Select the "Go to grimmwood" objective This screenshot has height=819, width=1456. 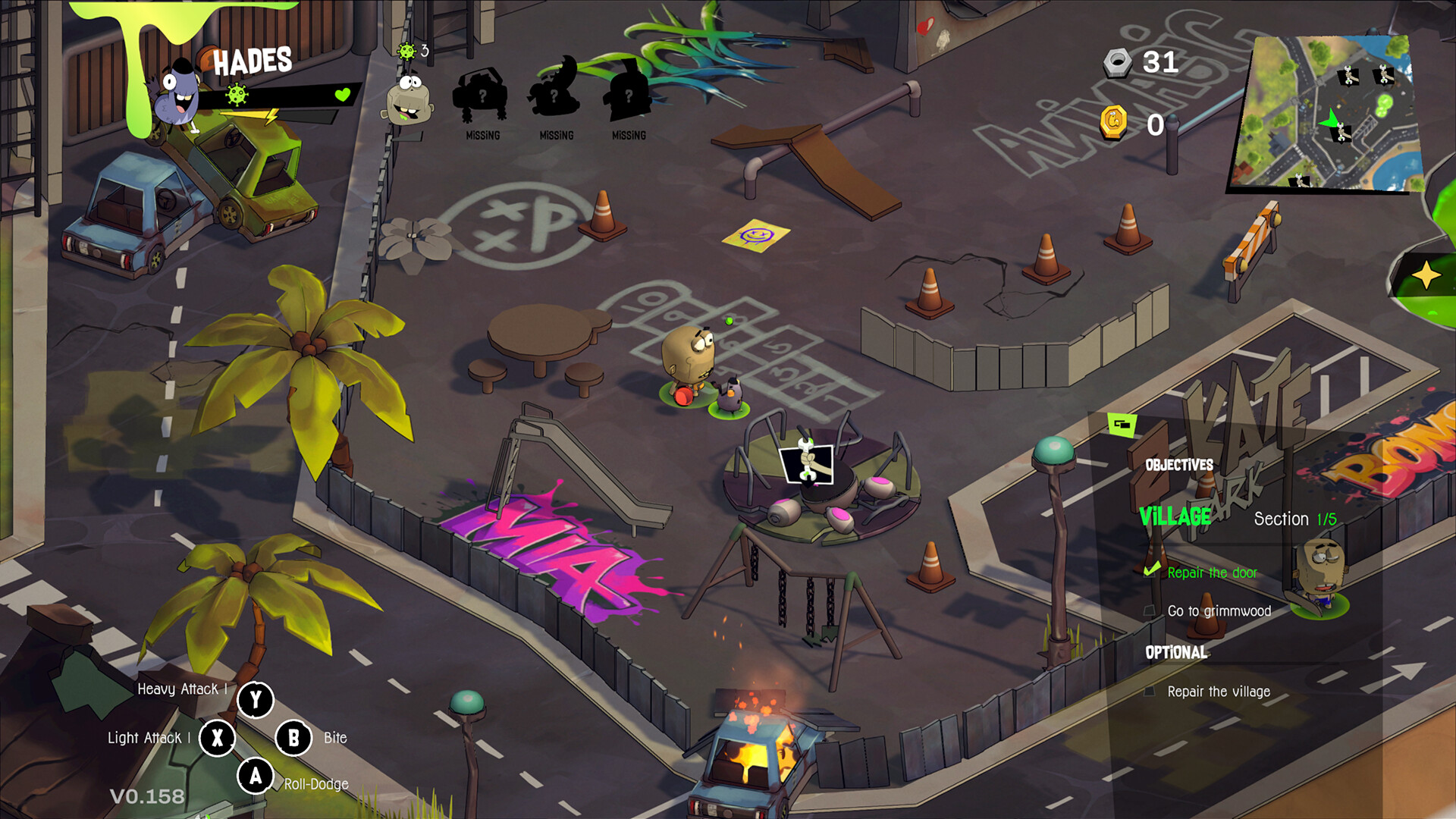[x=1218, y=611]
